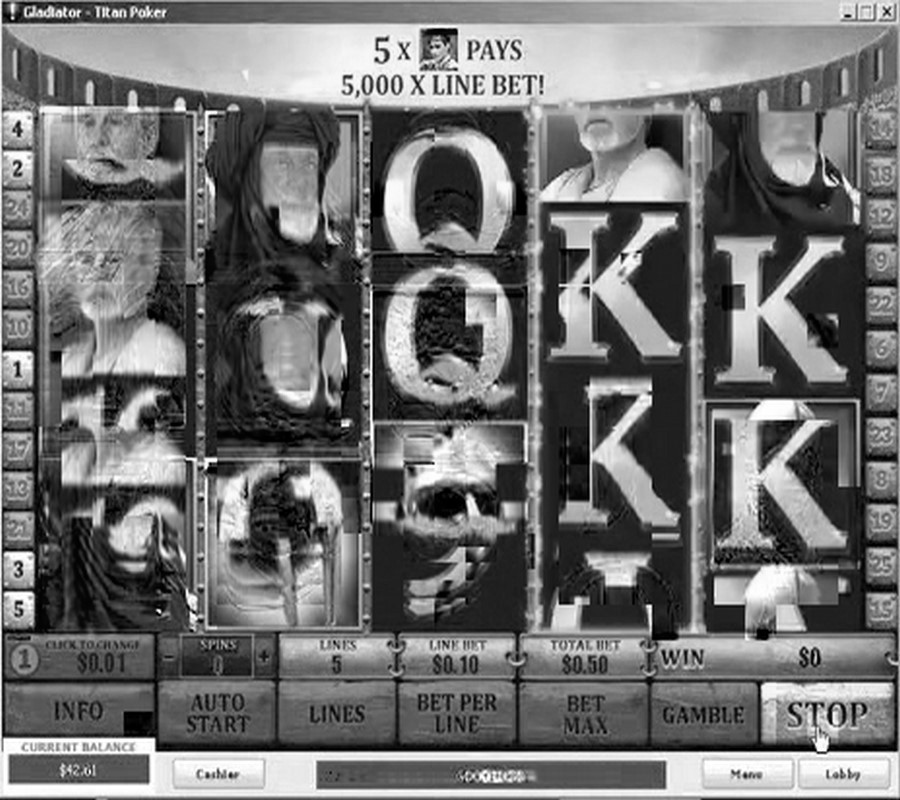Select payline number 1 marker
The image size is (900, 800).
click(x=17, y=370)
